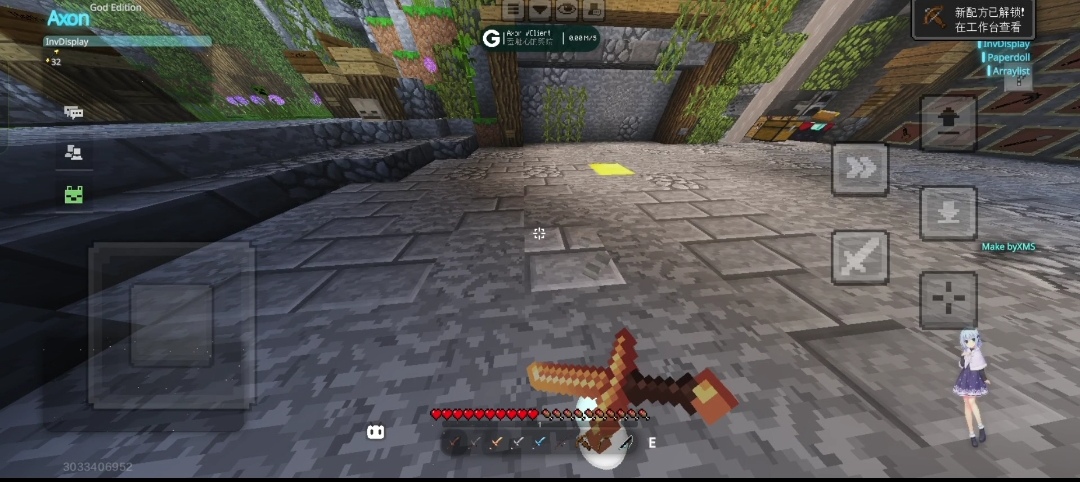Open the new recipe unlocked notification
The image size is (1080, 482).
click(973, 19)
